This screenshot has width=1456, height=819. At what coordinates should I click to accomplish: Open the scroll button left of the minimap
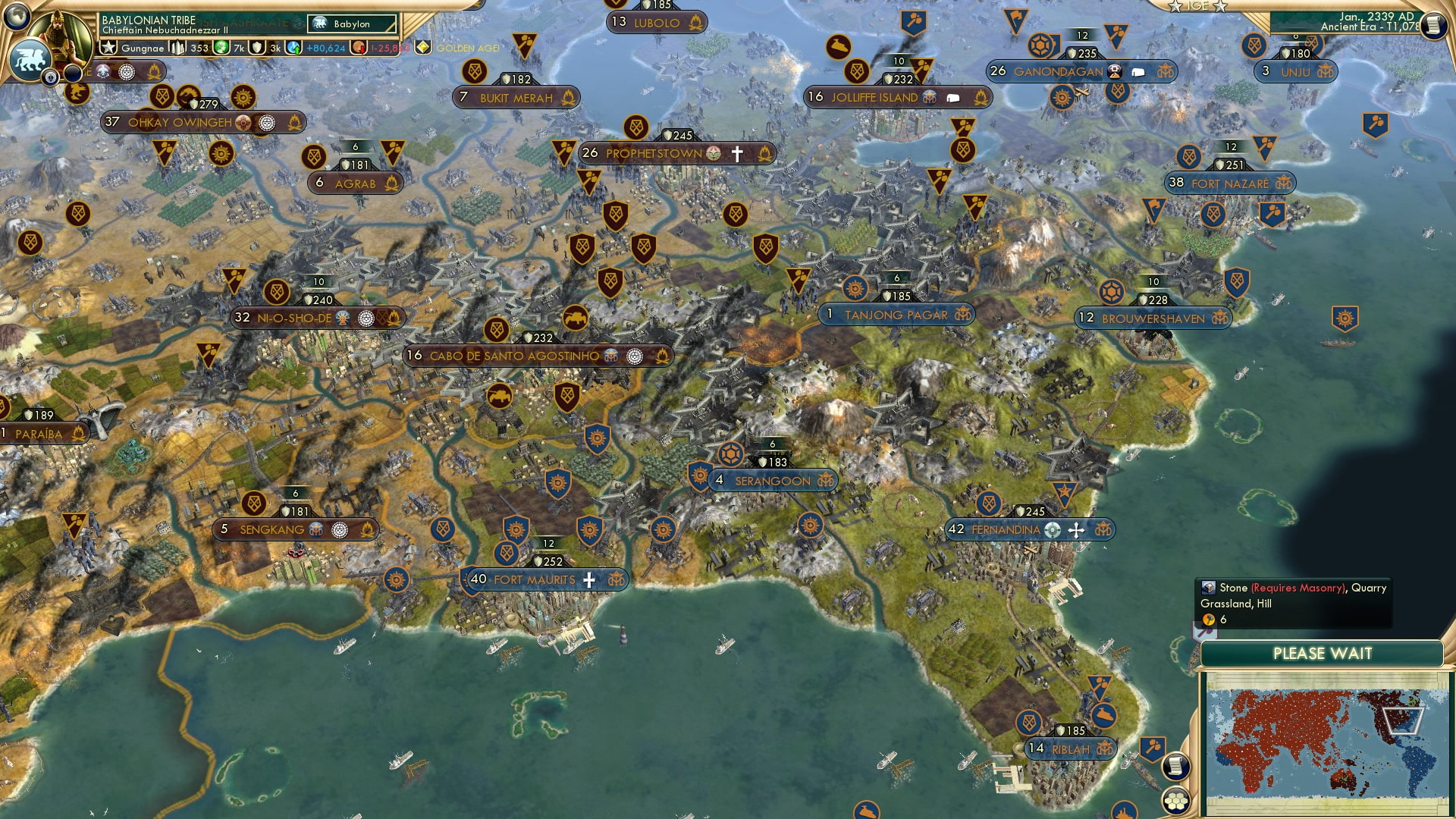[1175, 766]
